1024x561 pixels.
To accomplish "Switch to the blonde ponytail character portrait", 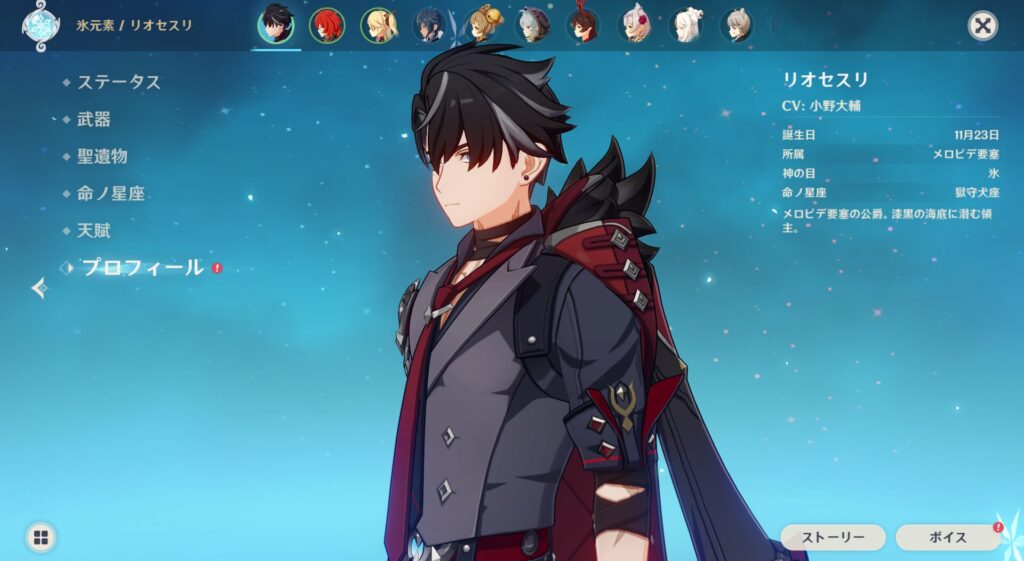I will (379, 25).
